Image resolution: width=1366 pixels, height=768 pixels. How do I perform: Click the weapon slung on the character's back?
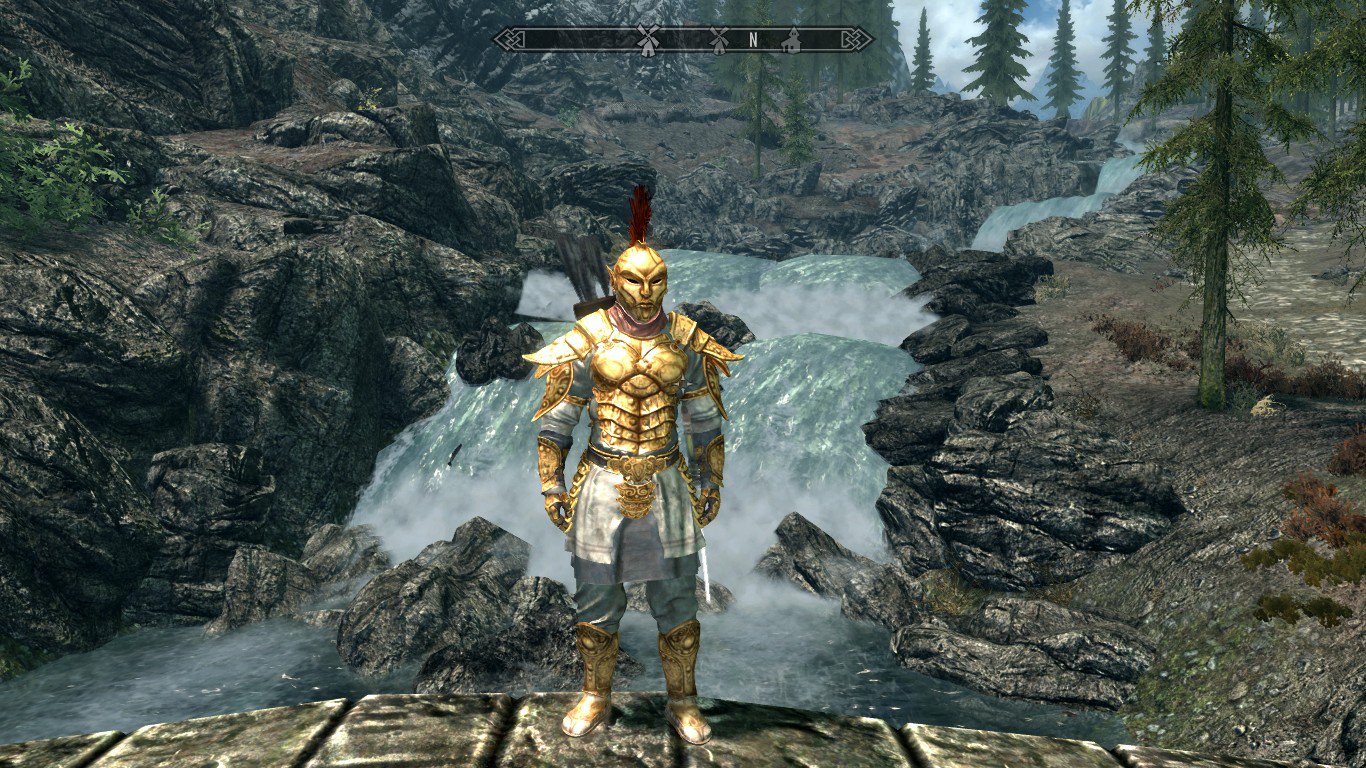pos(590,300)
